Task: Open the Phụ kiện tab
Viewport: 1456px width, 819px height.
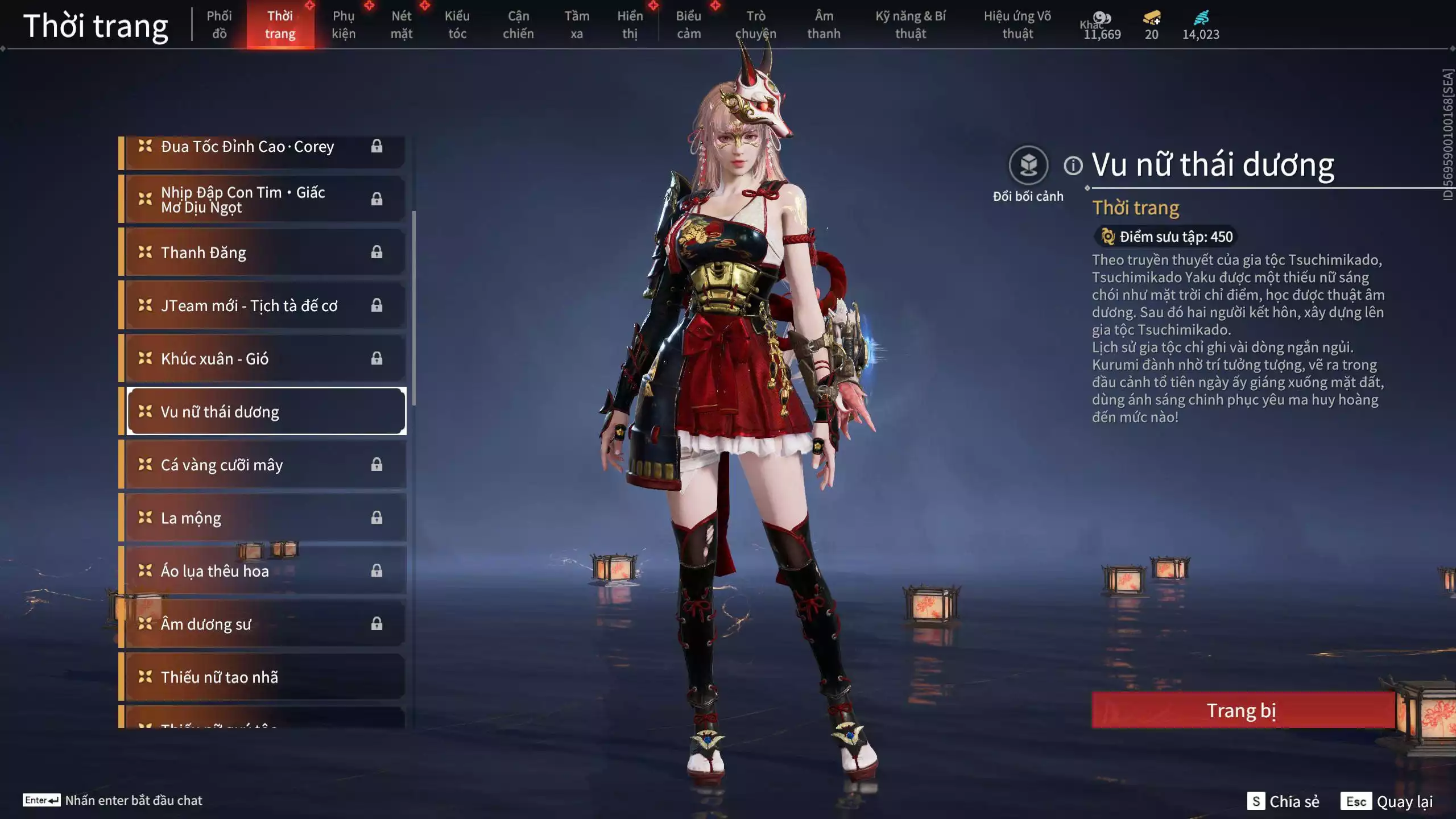Action: pyautogui.click(x=344, y=24)
